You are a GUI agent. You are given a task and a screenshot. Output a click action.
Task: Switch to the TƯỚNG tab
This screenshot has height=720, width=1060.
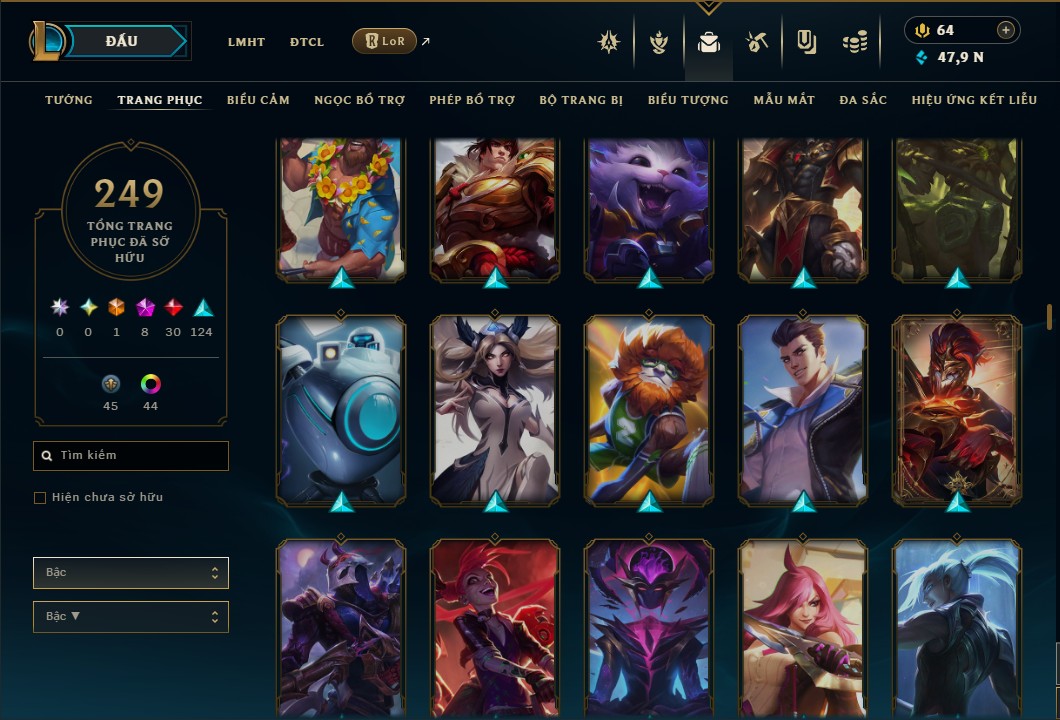click(69, 100)
